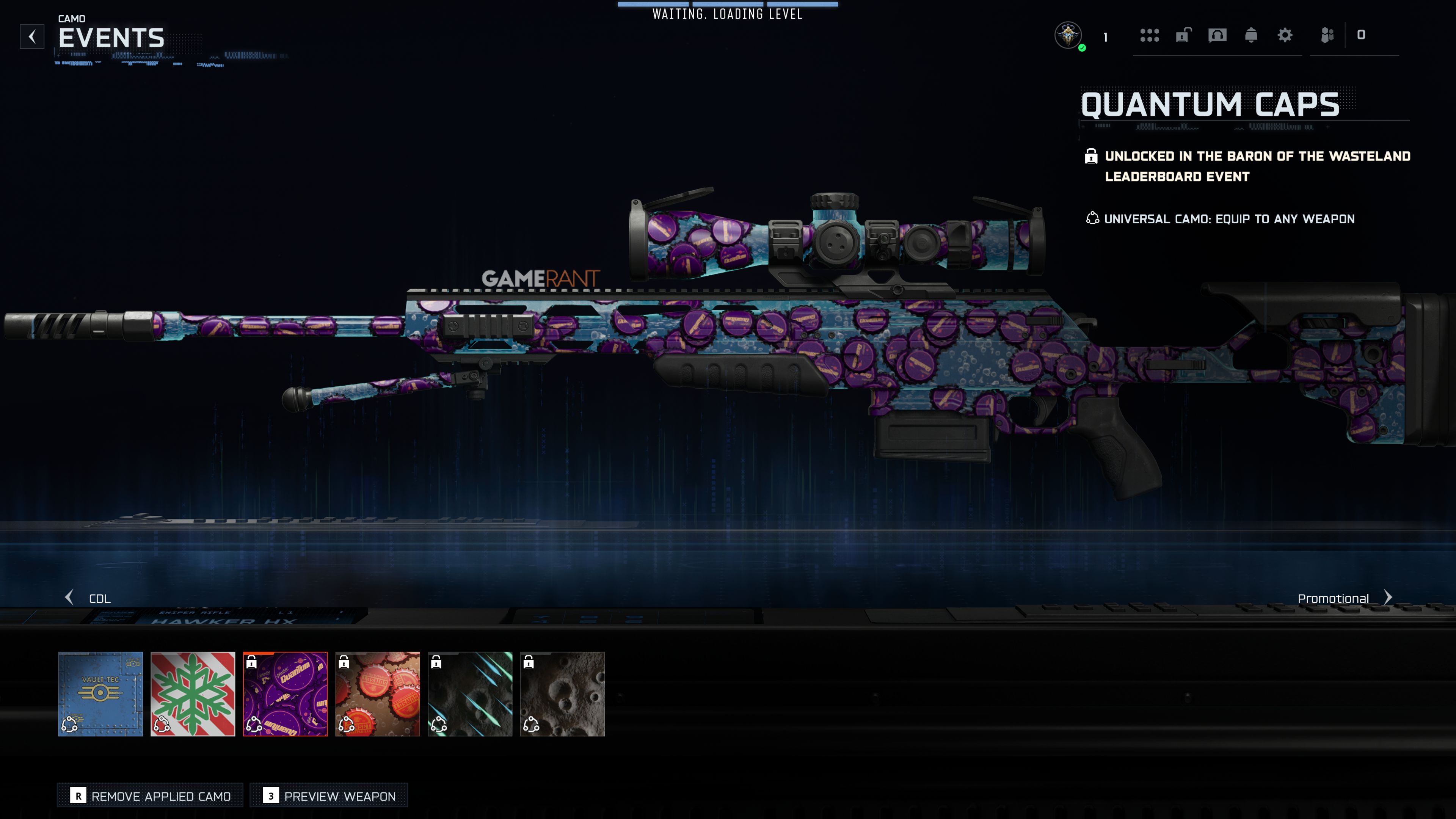Open the player profile emblem
The height and width of the screenshot is (819, 1456).
(1068, 36)
